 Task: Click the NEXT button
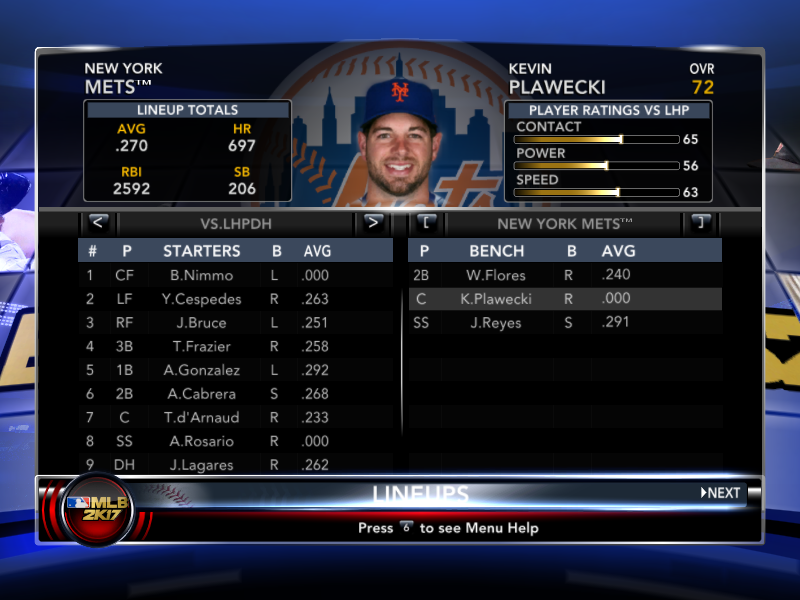point(721,493)
